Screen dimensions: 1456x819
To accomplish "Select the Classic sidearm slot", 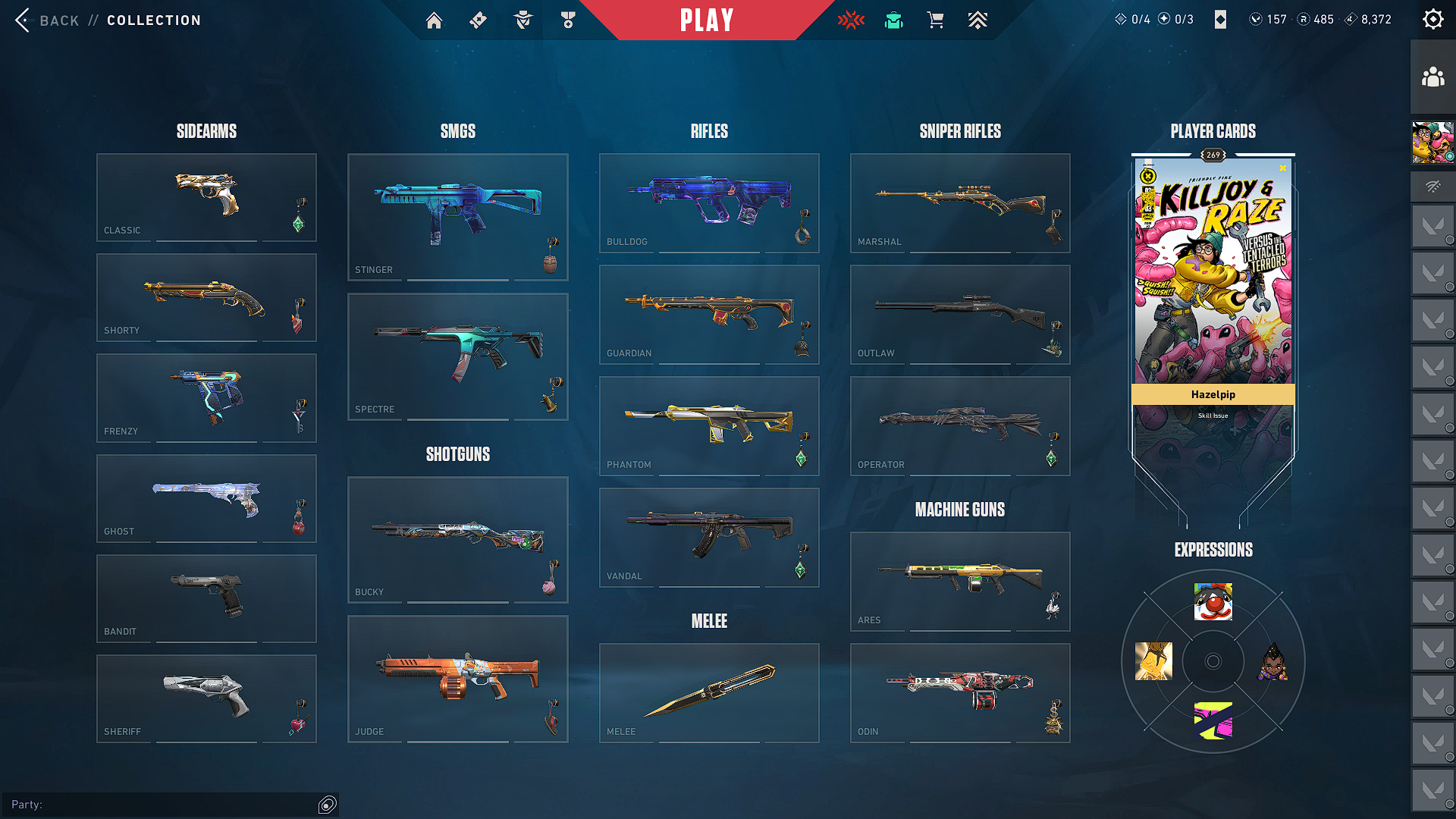I will click(x=206, y=197).
